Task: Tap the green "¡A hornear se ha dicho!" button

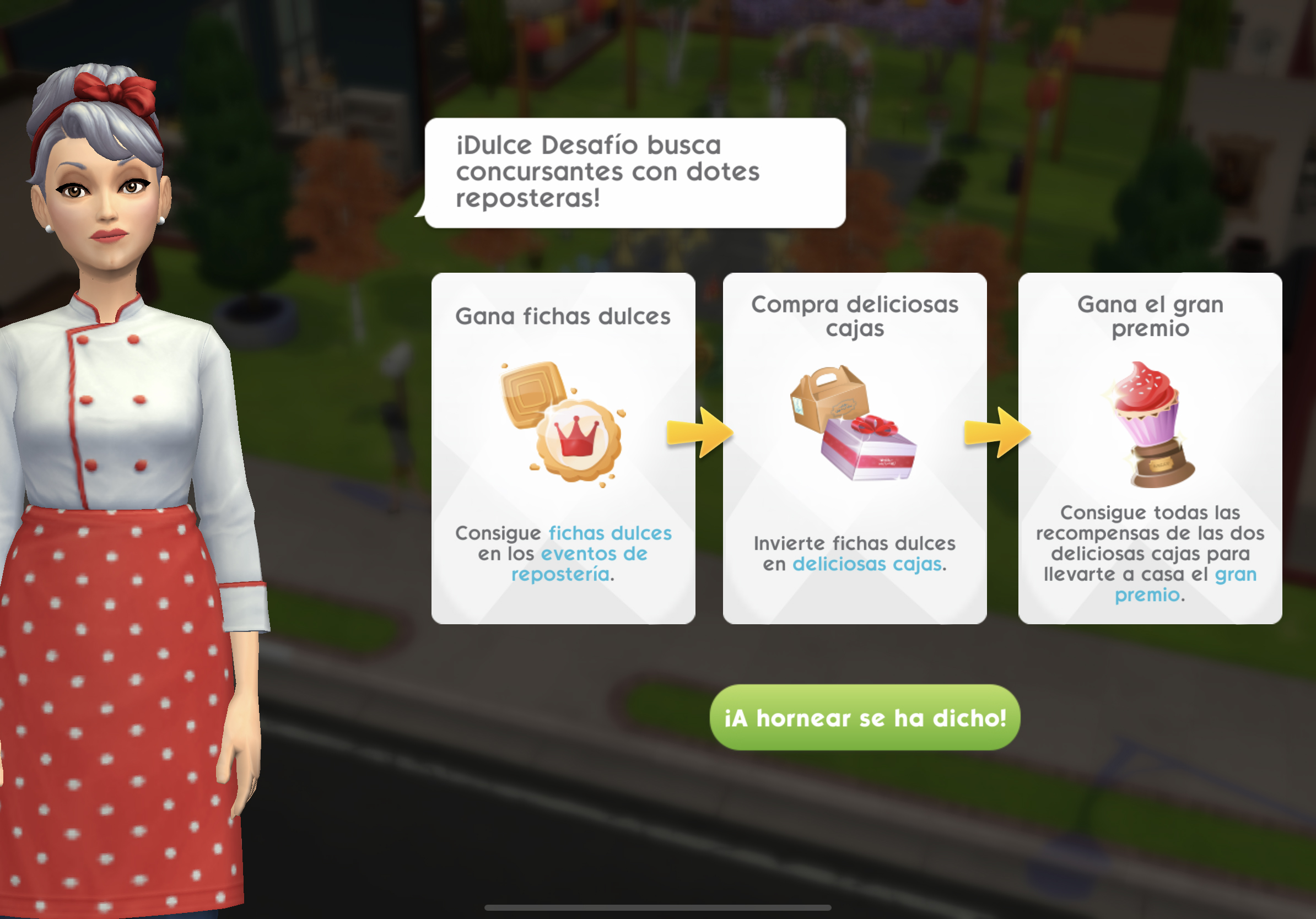Action: click(x=864, y=717)
